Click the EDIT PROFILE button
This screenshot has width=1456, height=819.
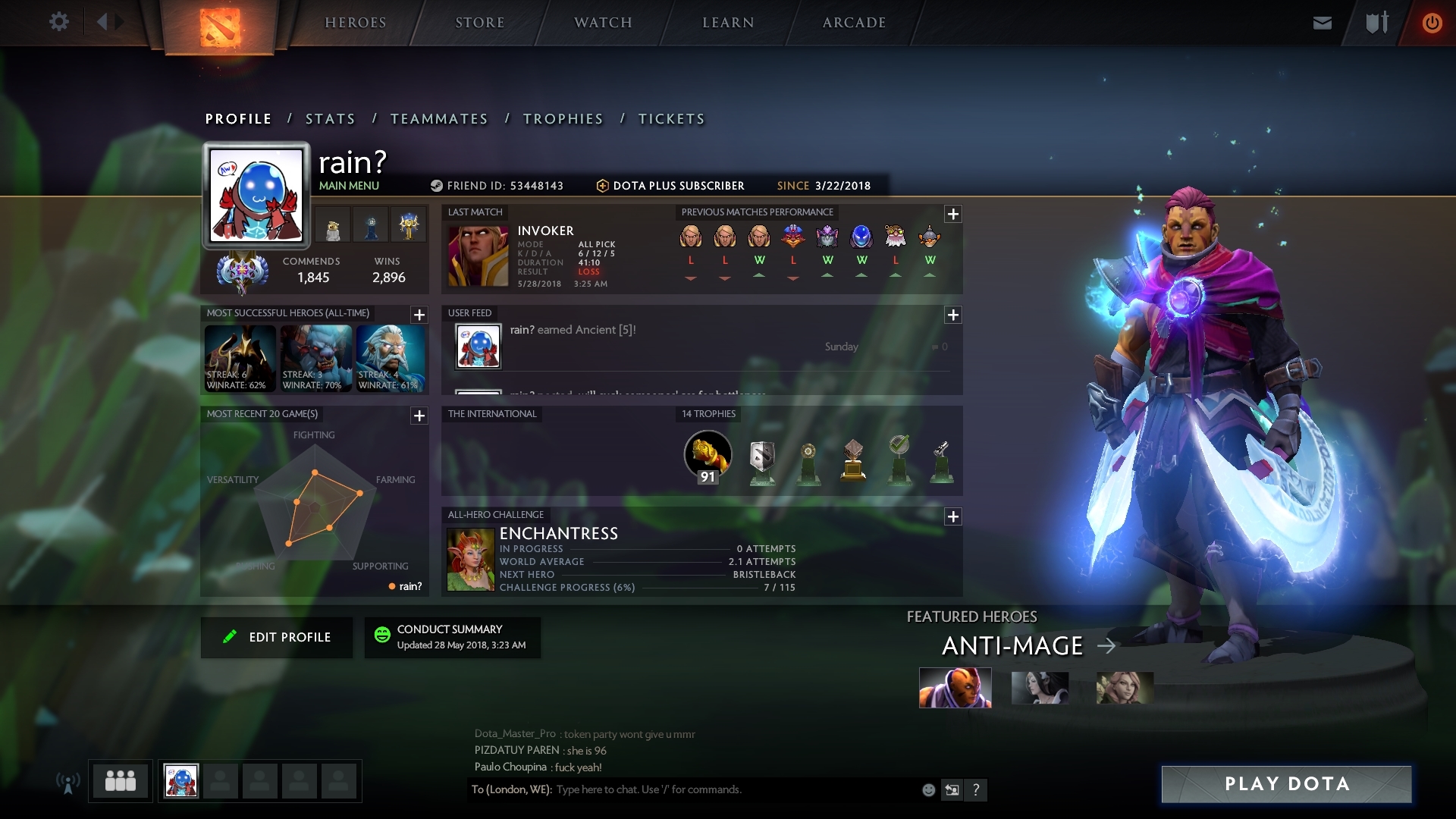click(277, 637)
